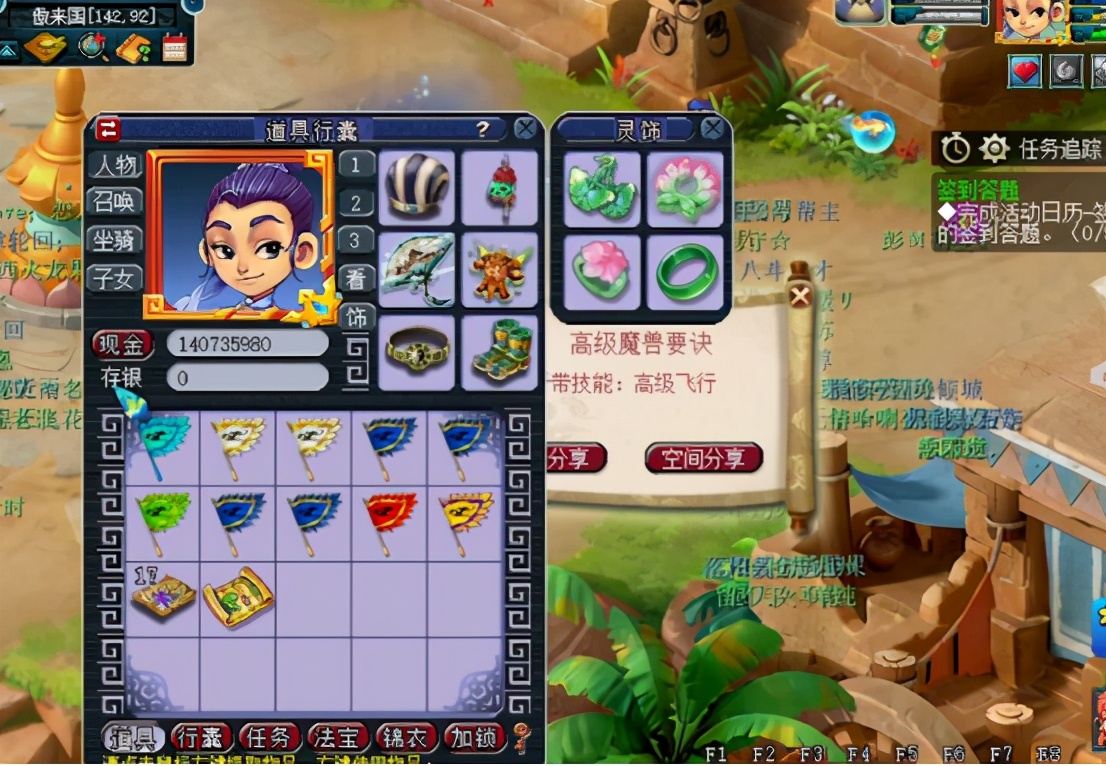Image resolution: width=1106 pixels, height=766 pixels.
Task: Close the 灵饰 accessory panel
Action: coord(712,129)
